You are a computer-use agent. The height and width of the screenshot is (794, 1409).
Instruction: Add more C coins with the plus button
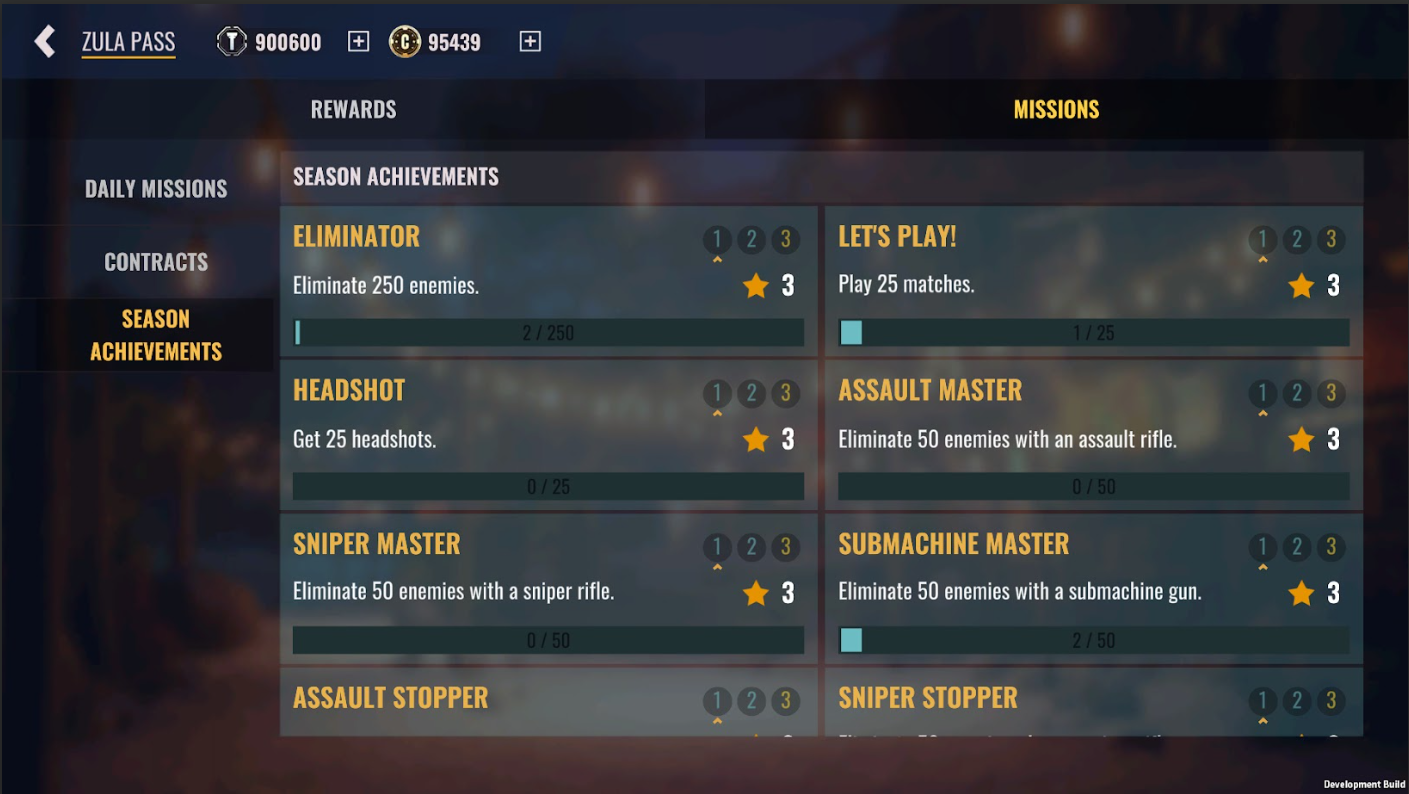pyautogui.click(x=530, y=41)
